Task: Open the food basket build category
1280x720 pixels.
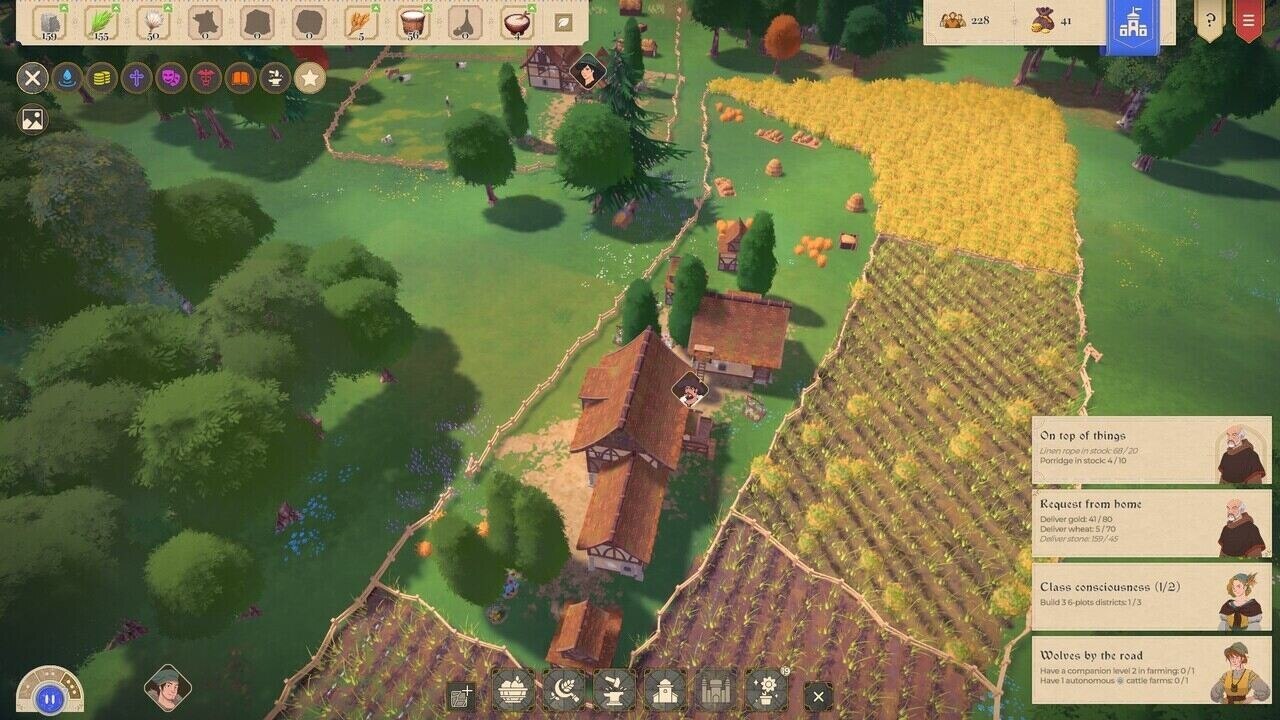Action: [514, 690]
